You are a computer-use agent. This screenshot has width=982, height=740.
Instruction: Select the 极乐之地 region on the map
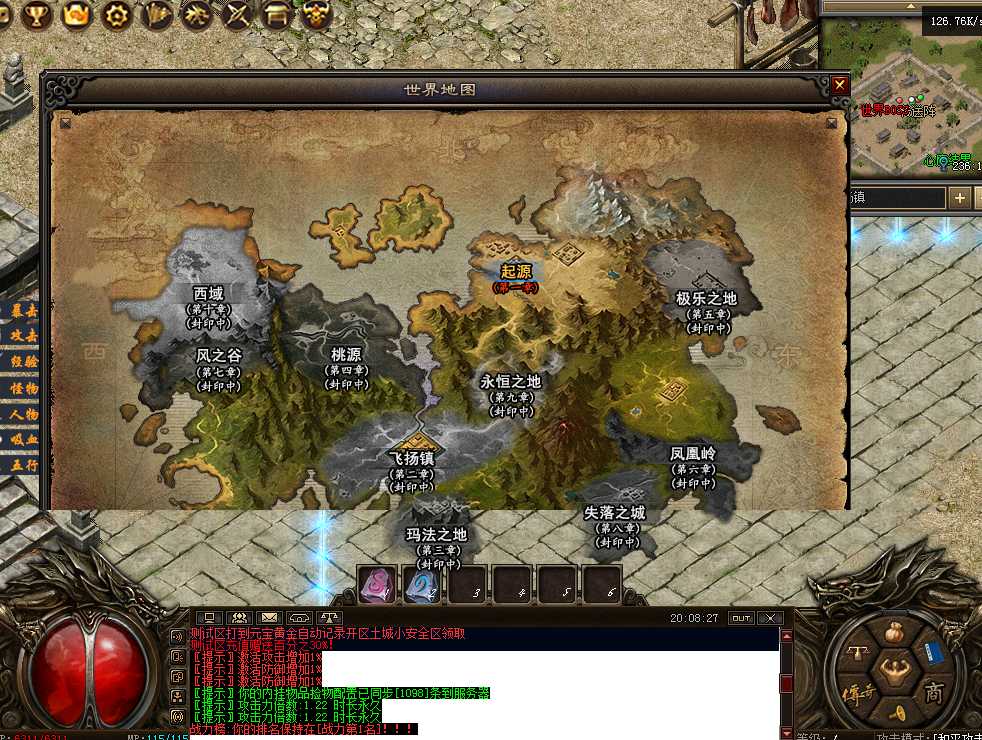[x=706, y=299]
